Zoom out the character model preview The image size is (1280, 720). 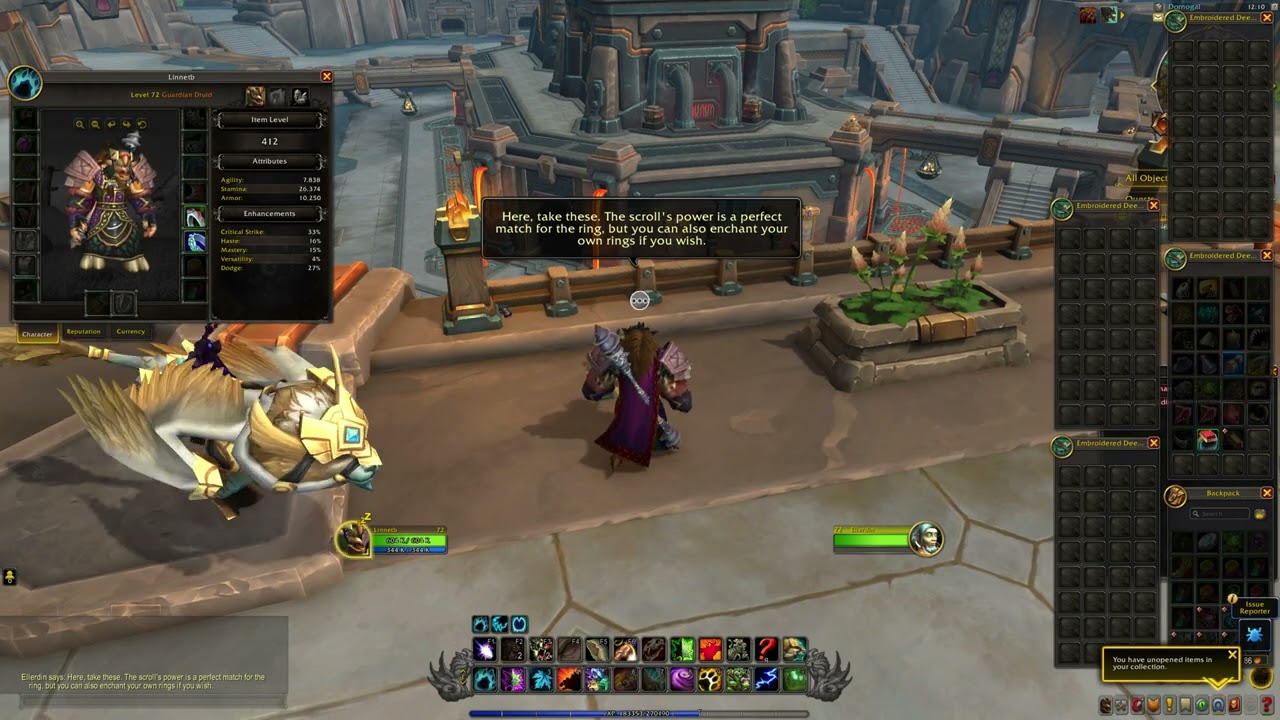[95, 125]
